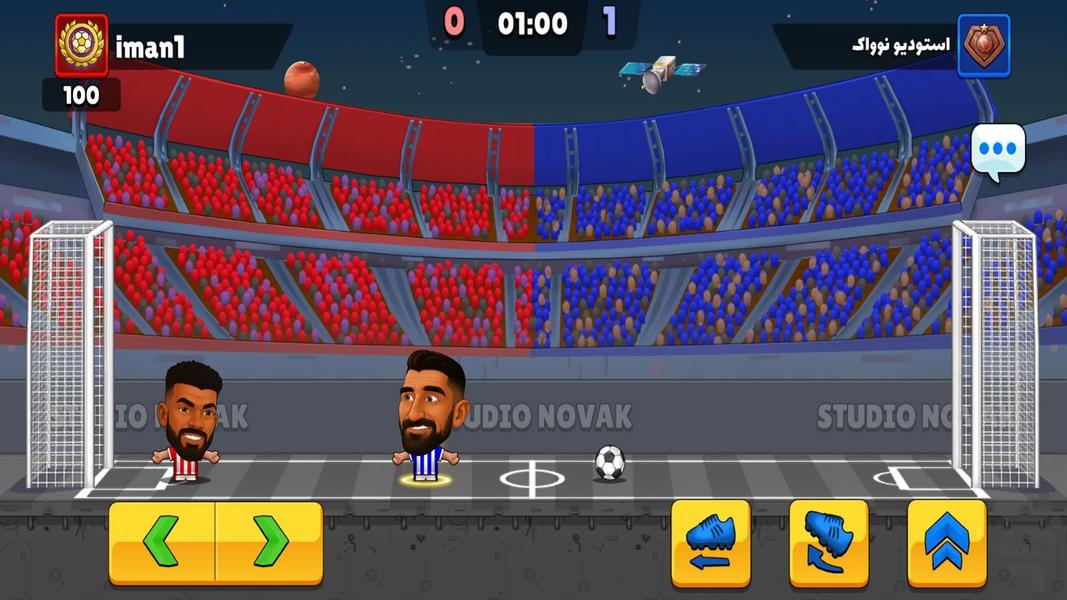
Task: Click the opponent's bronze shield avatar
Action: (x=983, y=46)
